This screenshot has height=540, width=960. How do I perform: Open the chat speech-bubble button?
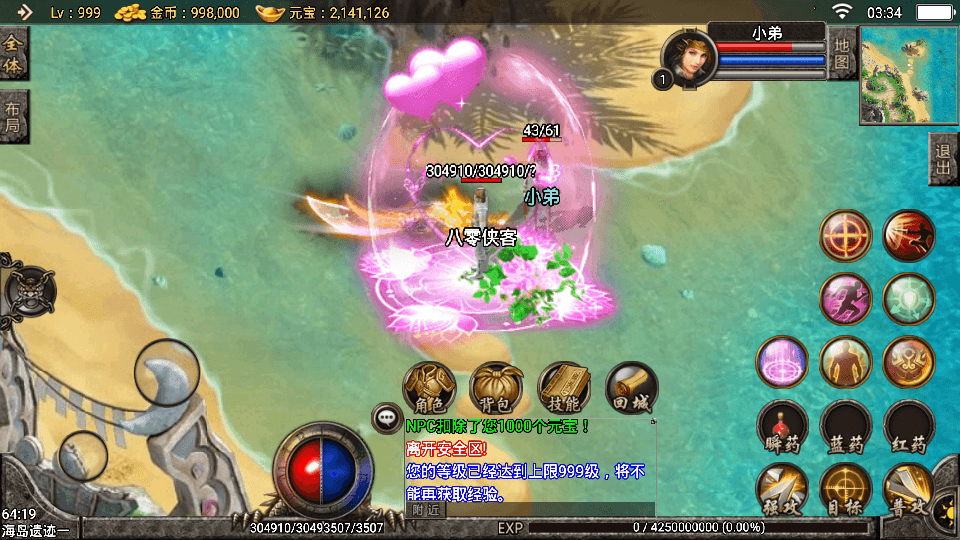click(386, 418)
